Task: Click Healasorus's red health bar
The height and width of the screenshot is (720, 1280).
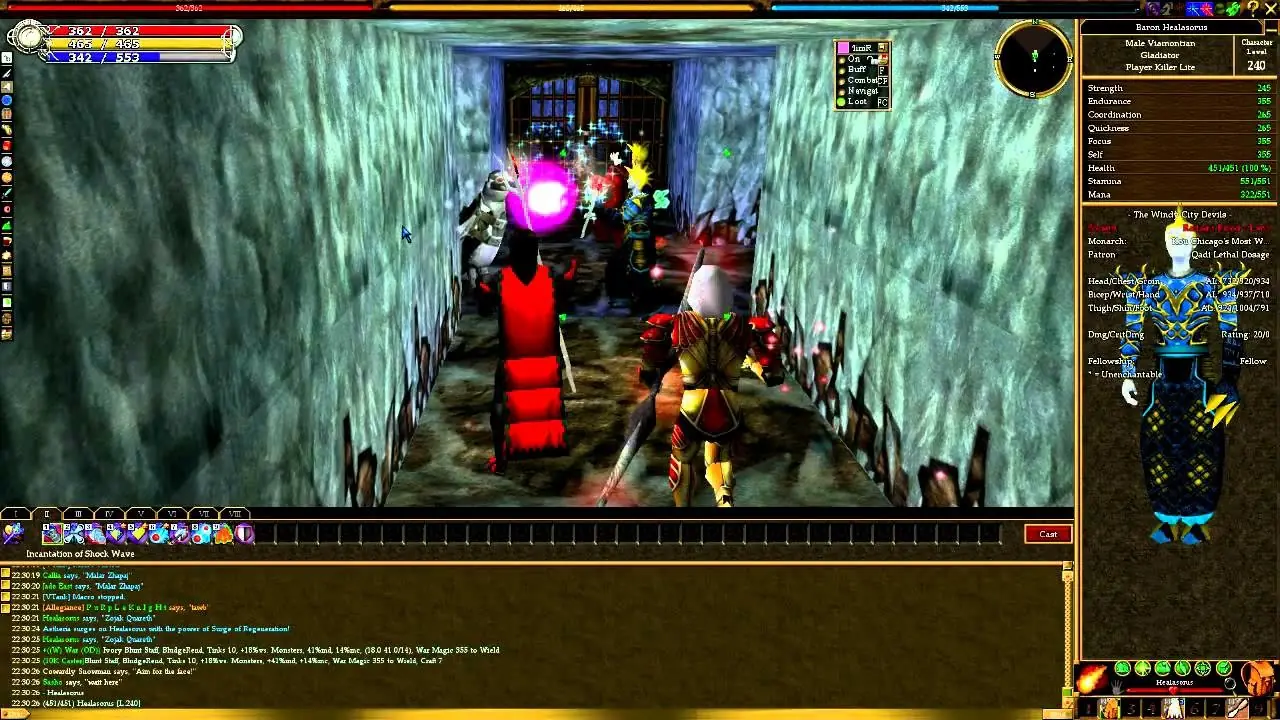Action: click(x=1173, y=690)
